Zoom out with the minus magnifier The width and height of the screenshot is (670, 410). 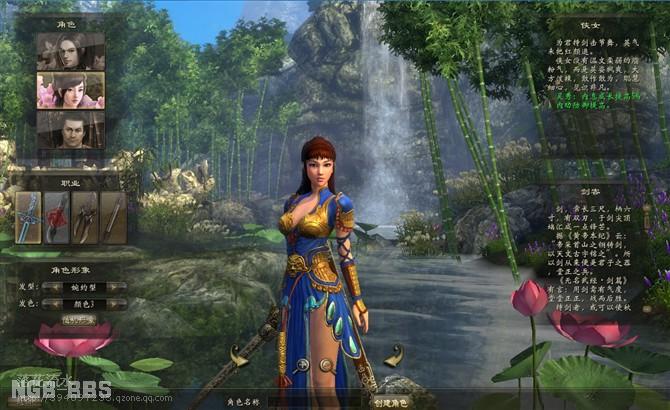[326, 364]
